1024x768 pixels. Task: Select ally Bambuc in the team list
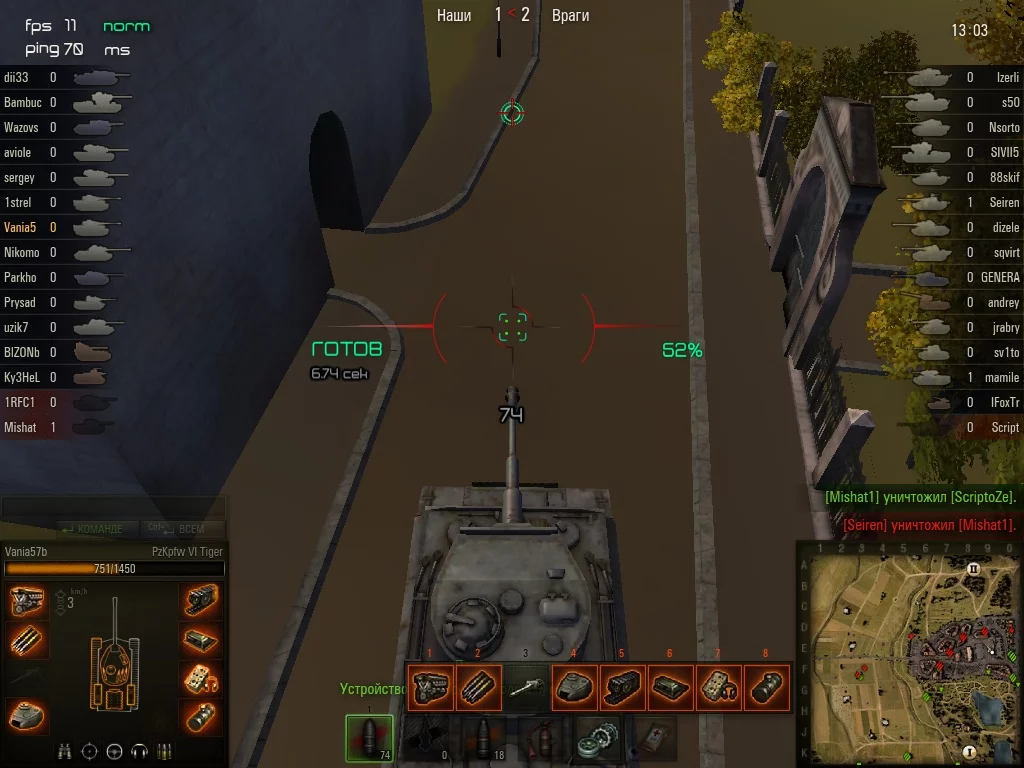point(24,102)
